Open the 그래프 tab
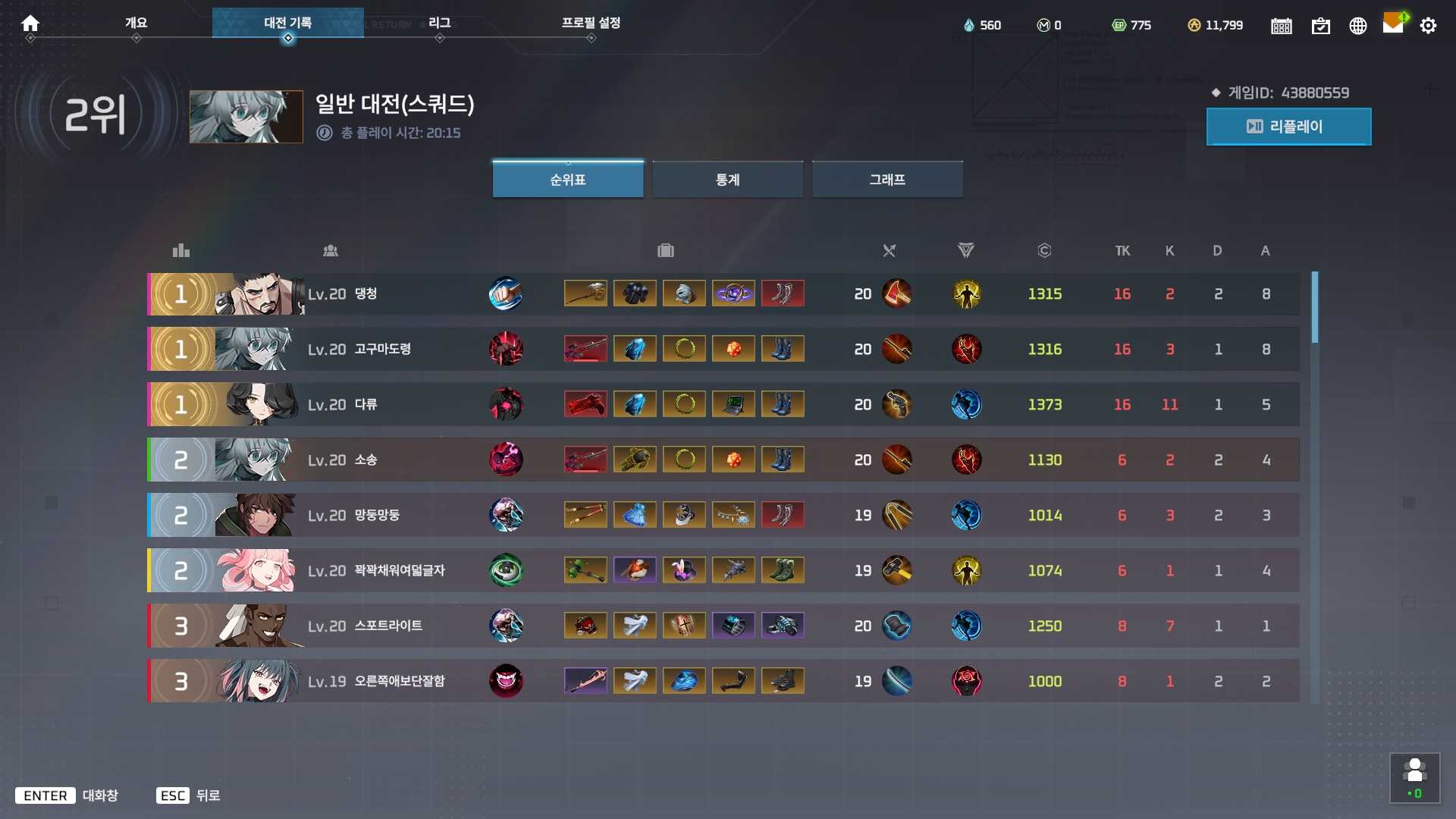 [x=886, y=179]
